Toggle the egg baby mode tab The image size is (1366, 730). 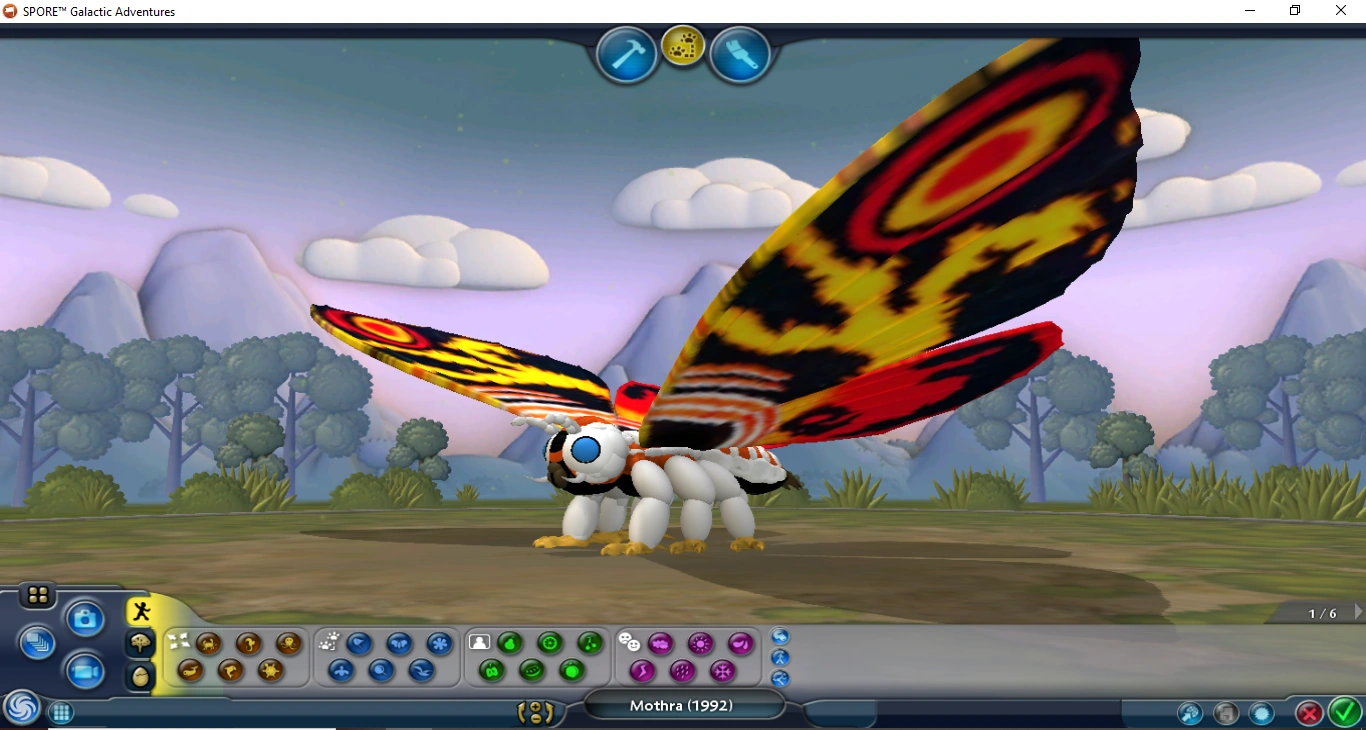click(139, 678)
